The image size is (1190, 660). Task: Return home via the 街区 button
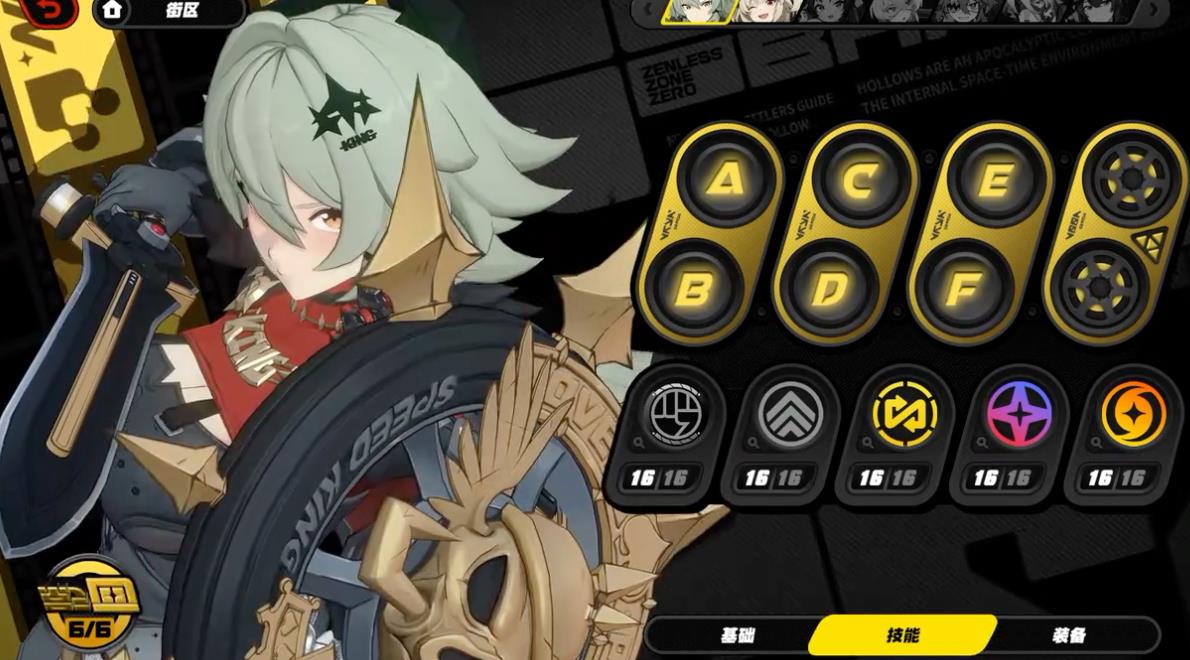[168, 11]
